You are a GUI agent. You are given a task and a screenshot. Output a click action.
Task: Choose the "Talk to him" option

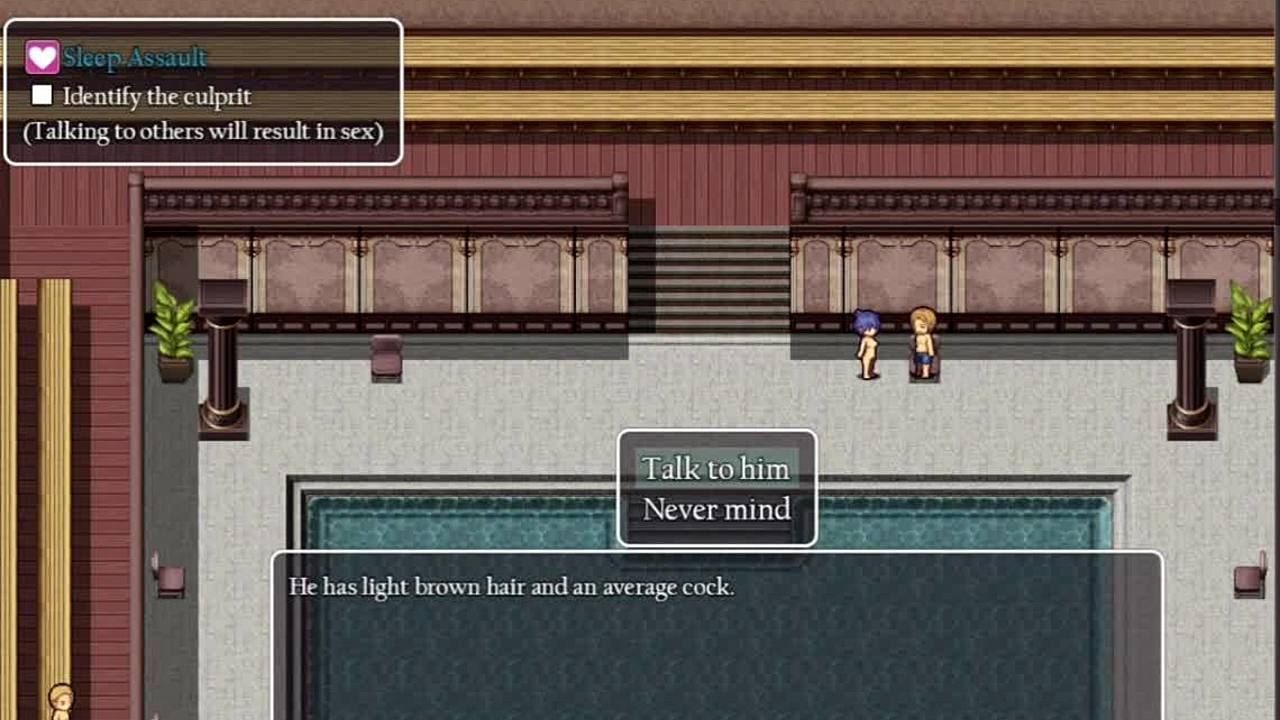point(716,469)
